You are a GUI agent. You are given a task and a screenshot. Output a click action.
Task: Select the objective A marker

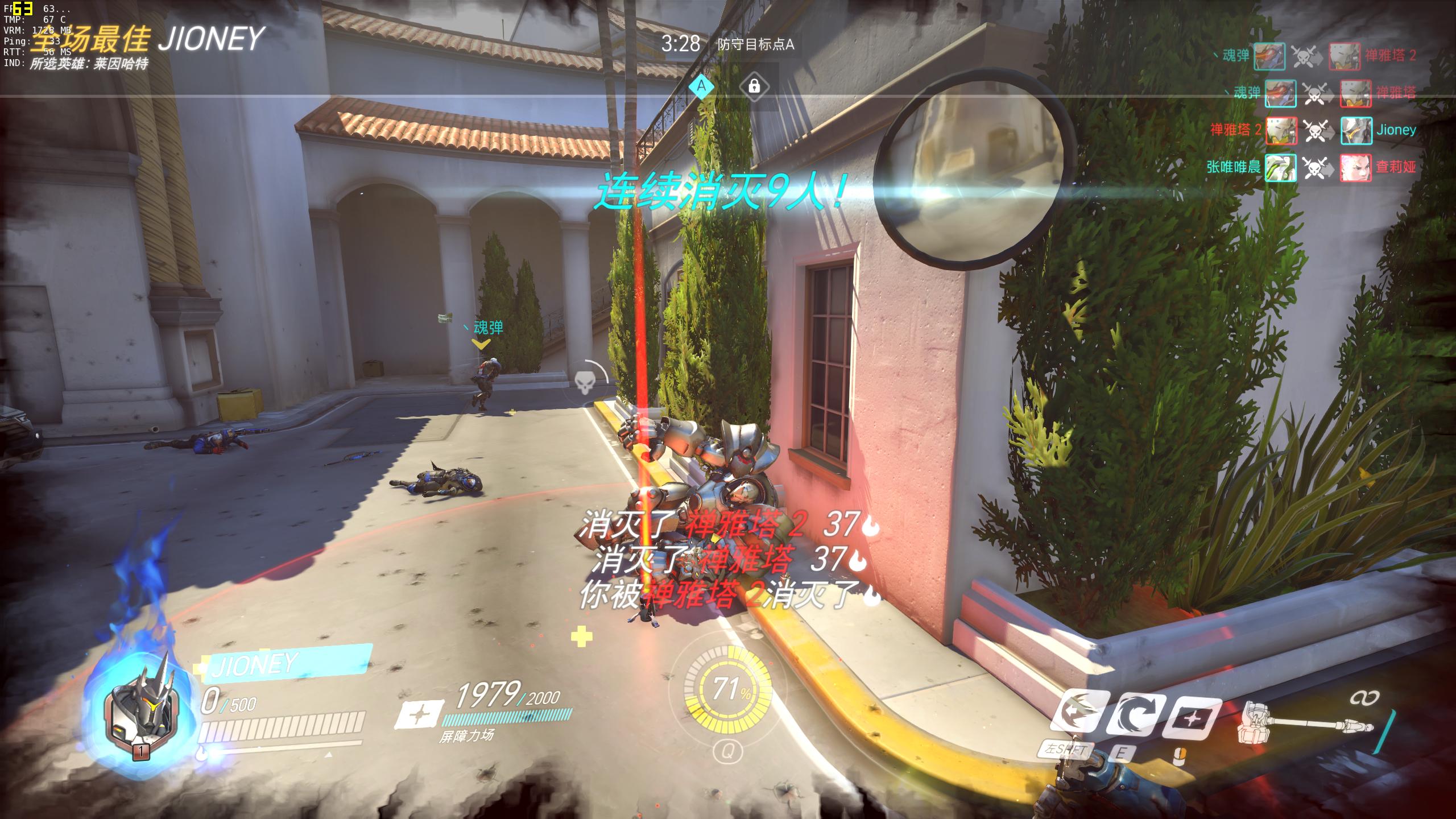[x=701, y=86]
